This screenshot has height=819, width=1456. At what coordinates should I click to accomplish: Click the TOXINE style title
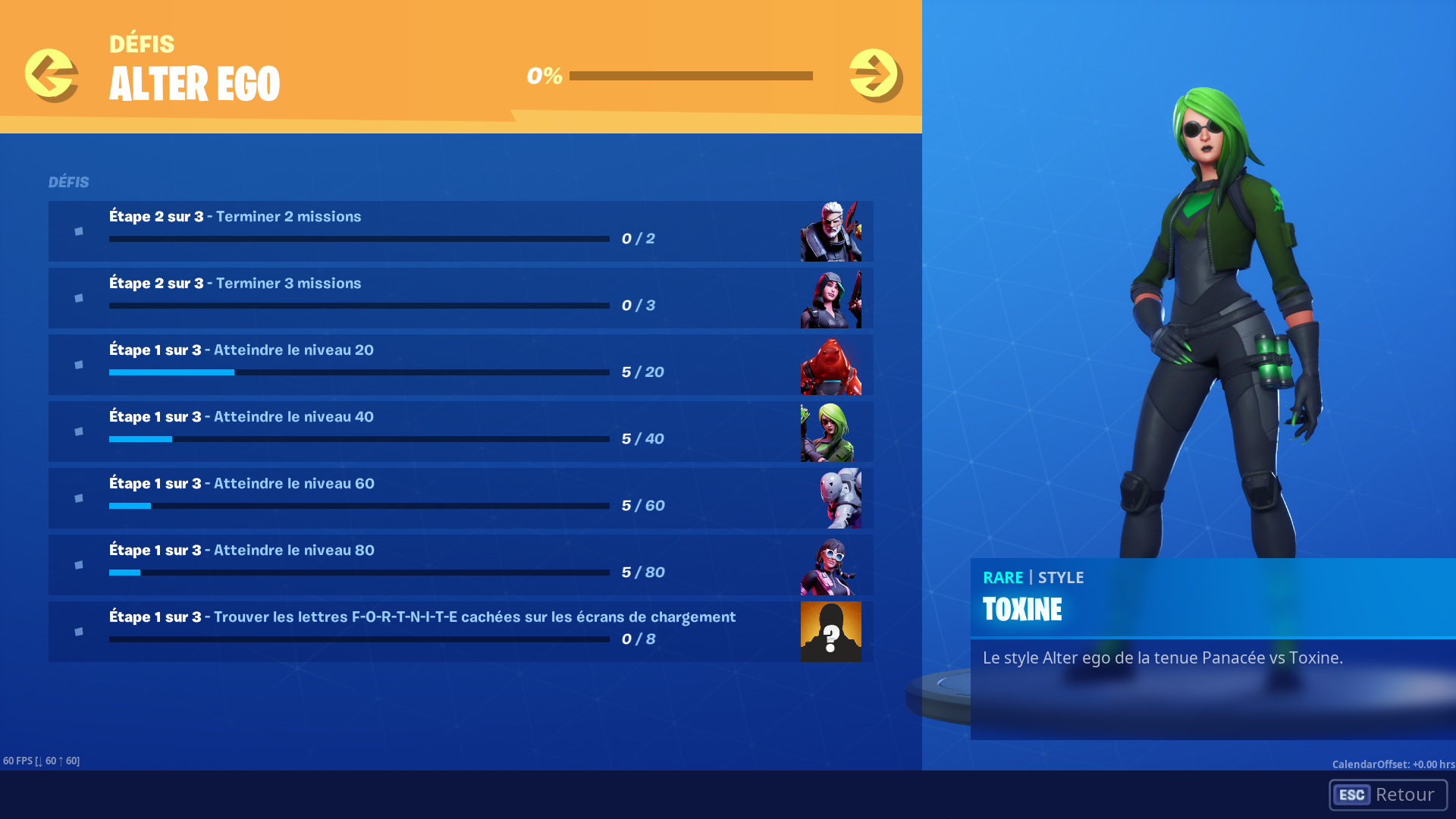[1022, 609]
